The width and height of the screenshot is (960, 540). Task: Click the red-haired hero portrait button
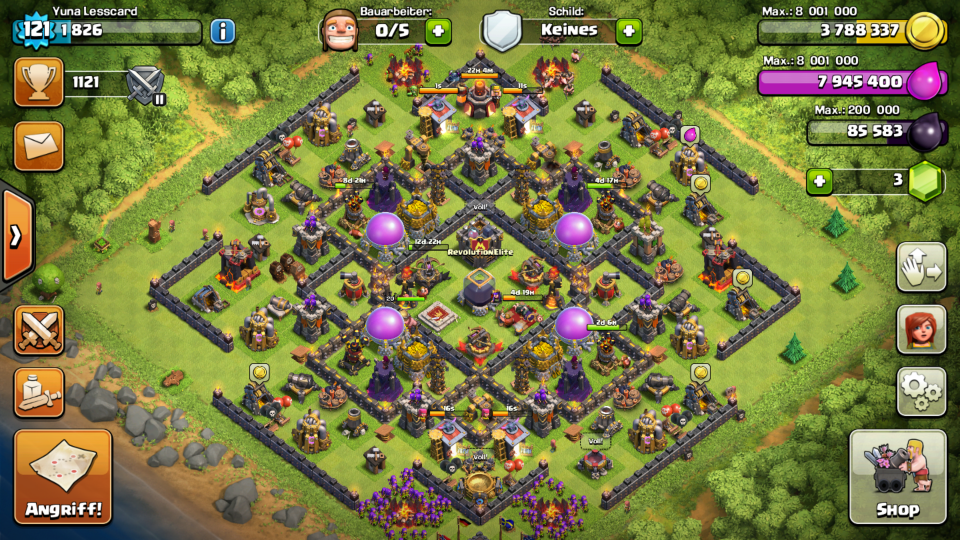pos(921,329)
